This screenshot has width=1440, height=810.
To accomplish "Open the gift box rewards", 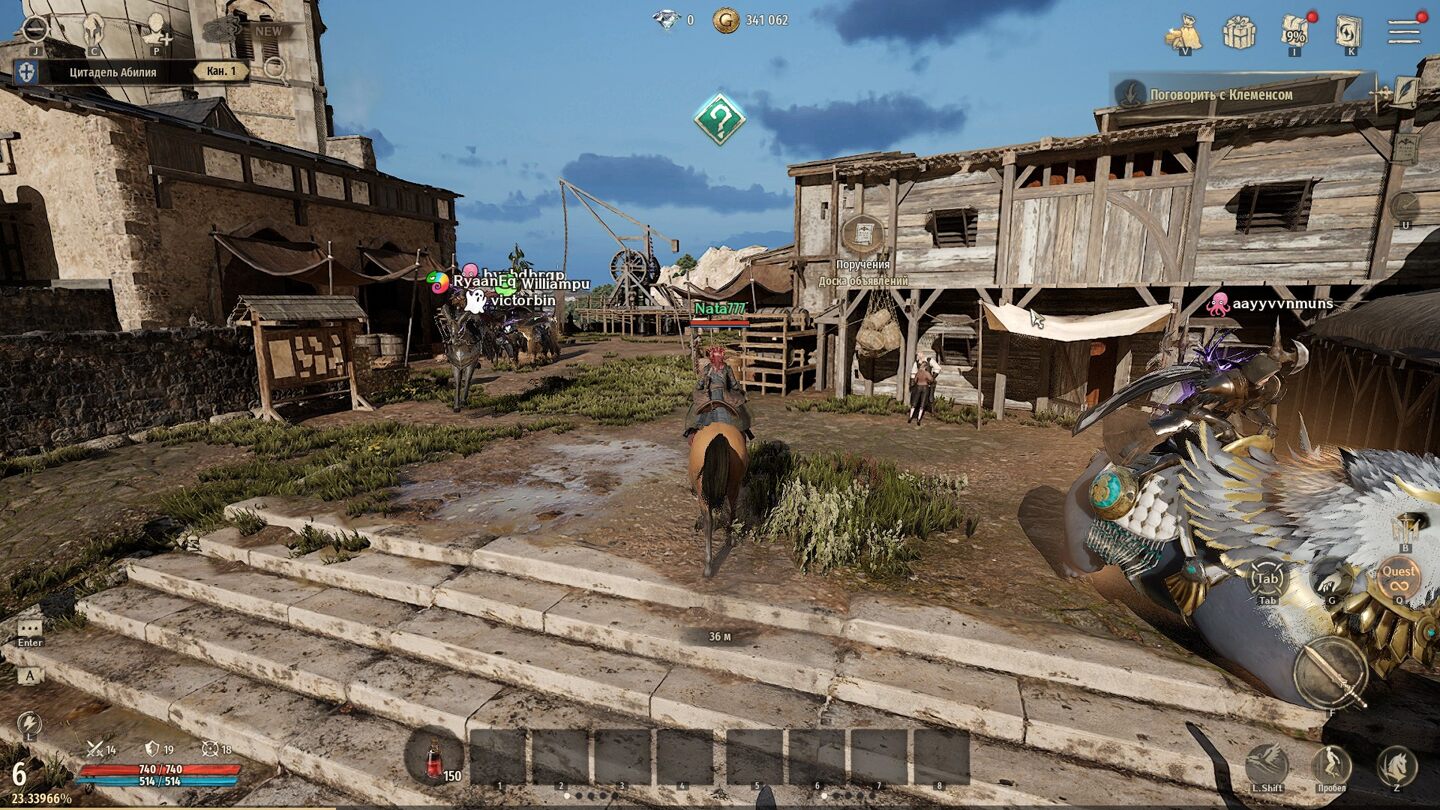I will coord(1239,32).
